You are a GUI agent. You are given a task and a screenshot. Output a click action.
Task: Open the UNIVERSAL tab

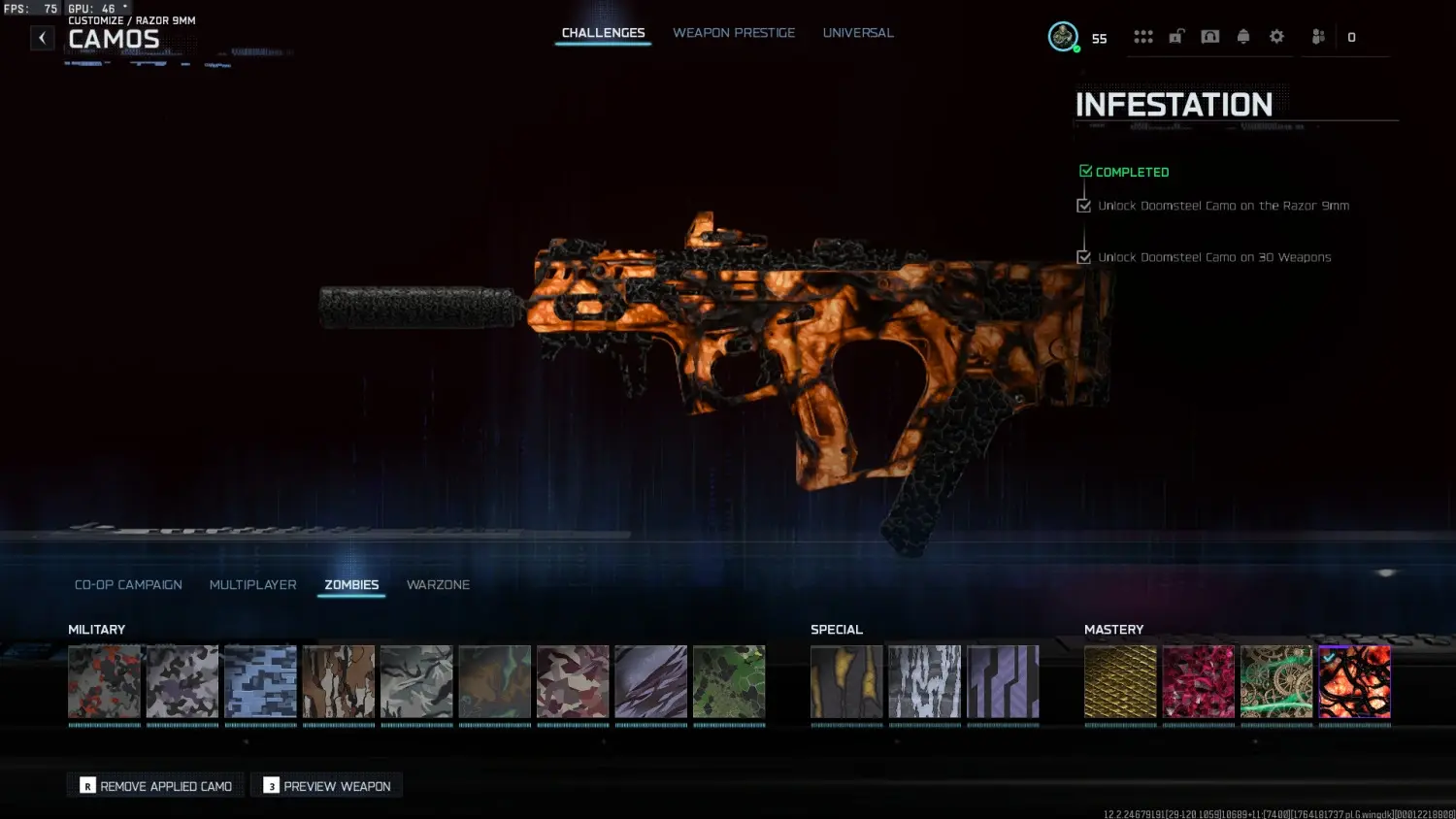coord(858,32)
